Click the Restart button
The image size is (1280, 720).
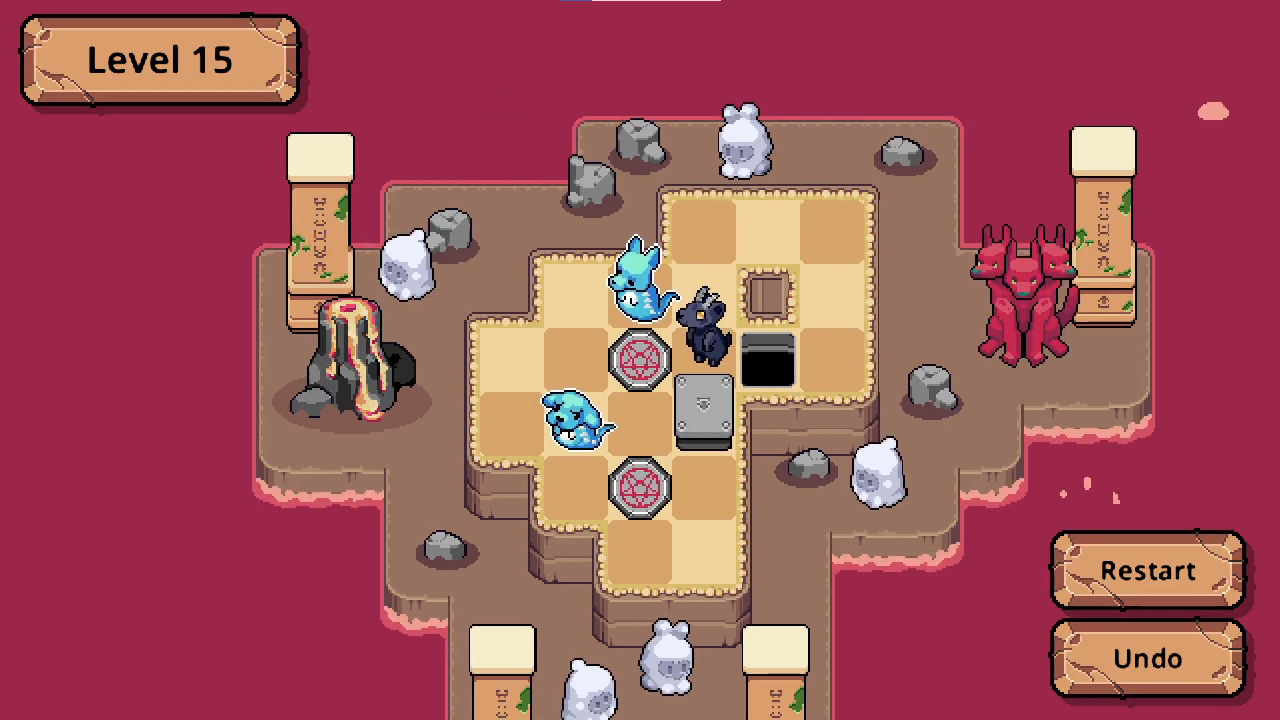coord(1147,570)
